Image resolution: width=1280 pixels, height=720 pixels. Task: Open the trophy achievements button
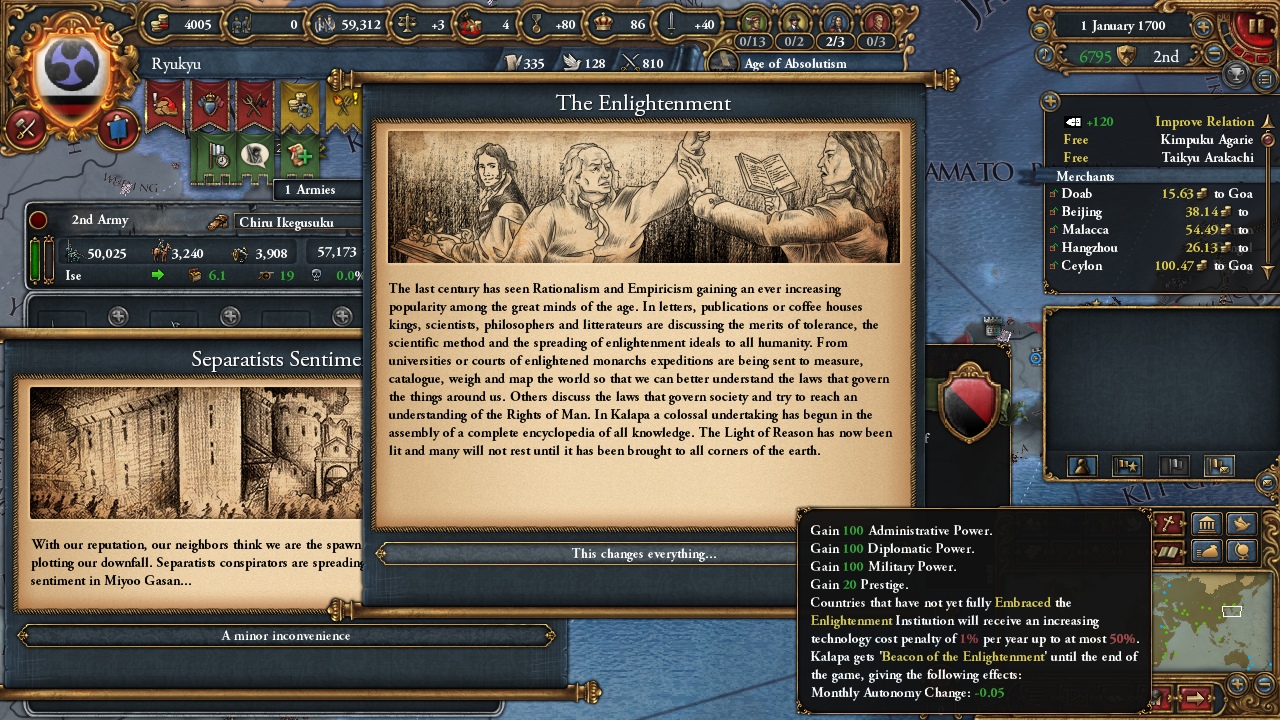point(1236,75)
